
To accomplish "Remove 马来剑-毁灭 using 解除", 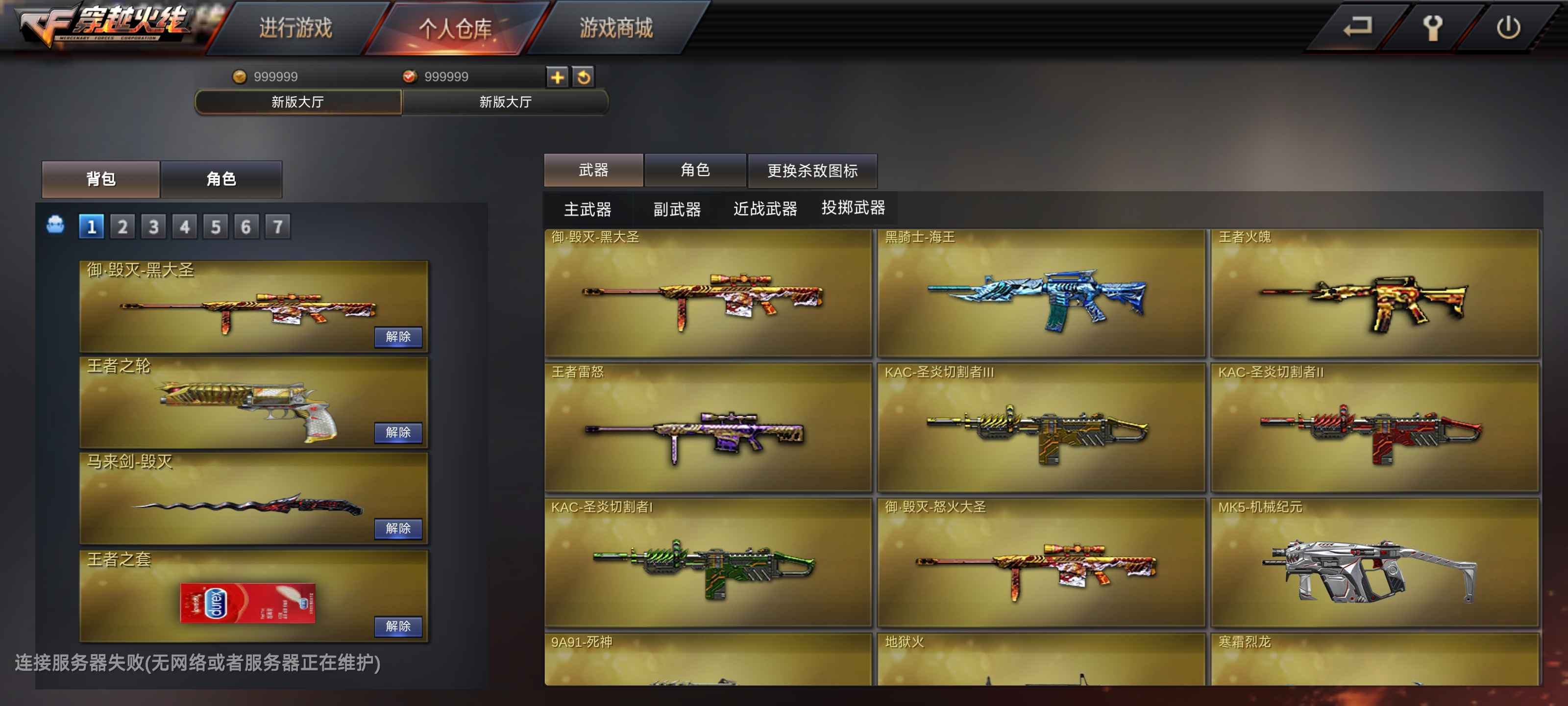I will [398, 528].
